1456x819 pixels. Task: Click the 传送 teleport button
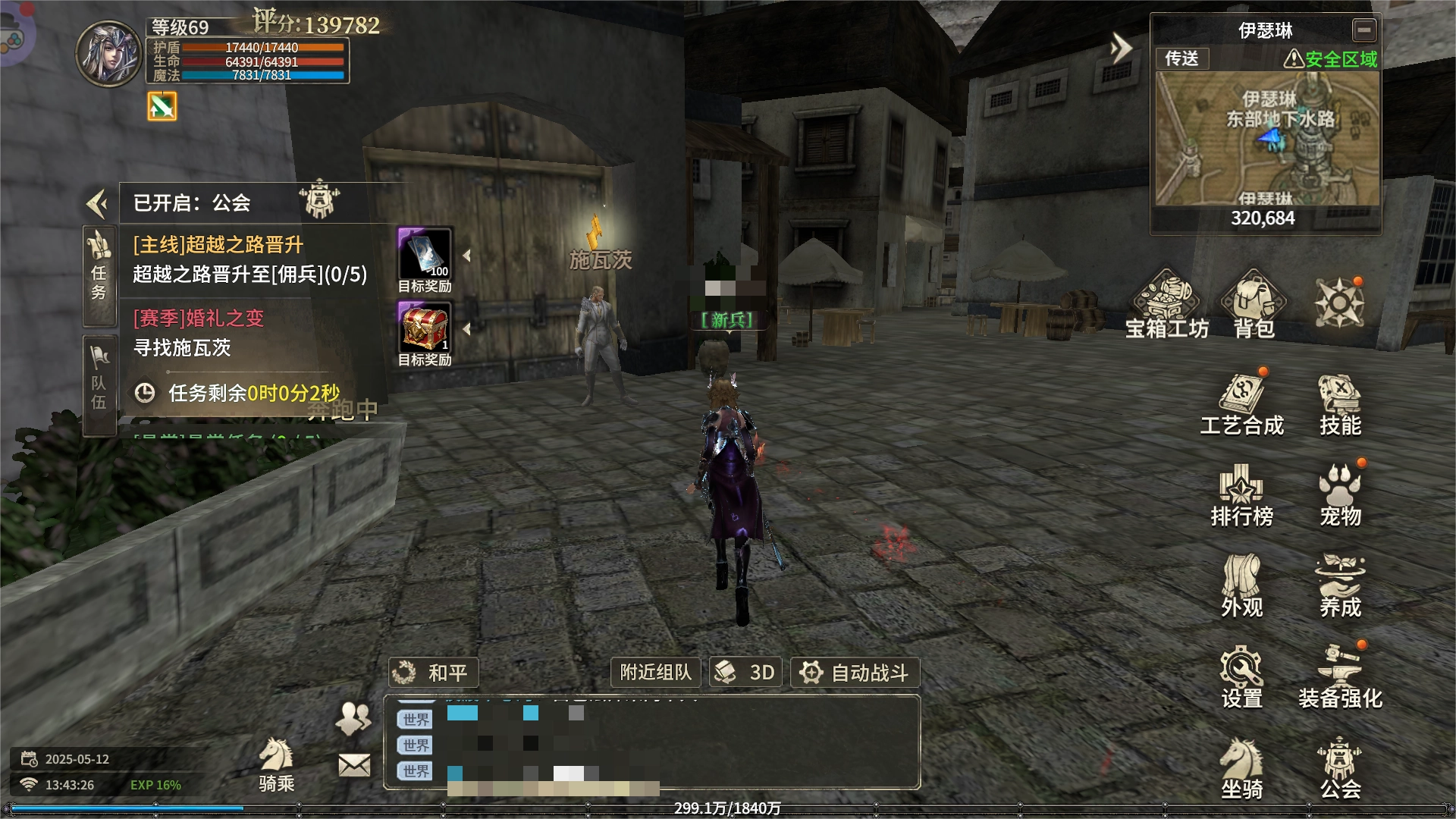[1181, 58]
